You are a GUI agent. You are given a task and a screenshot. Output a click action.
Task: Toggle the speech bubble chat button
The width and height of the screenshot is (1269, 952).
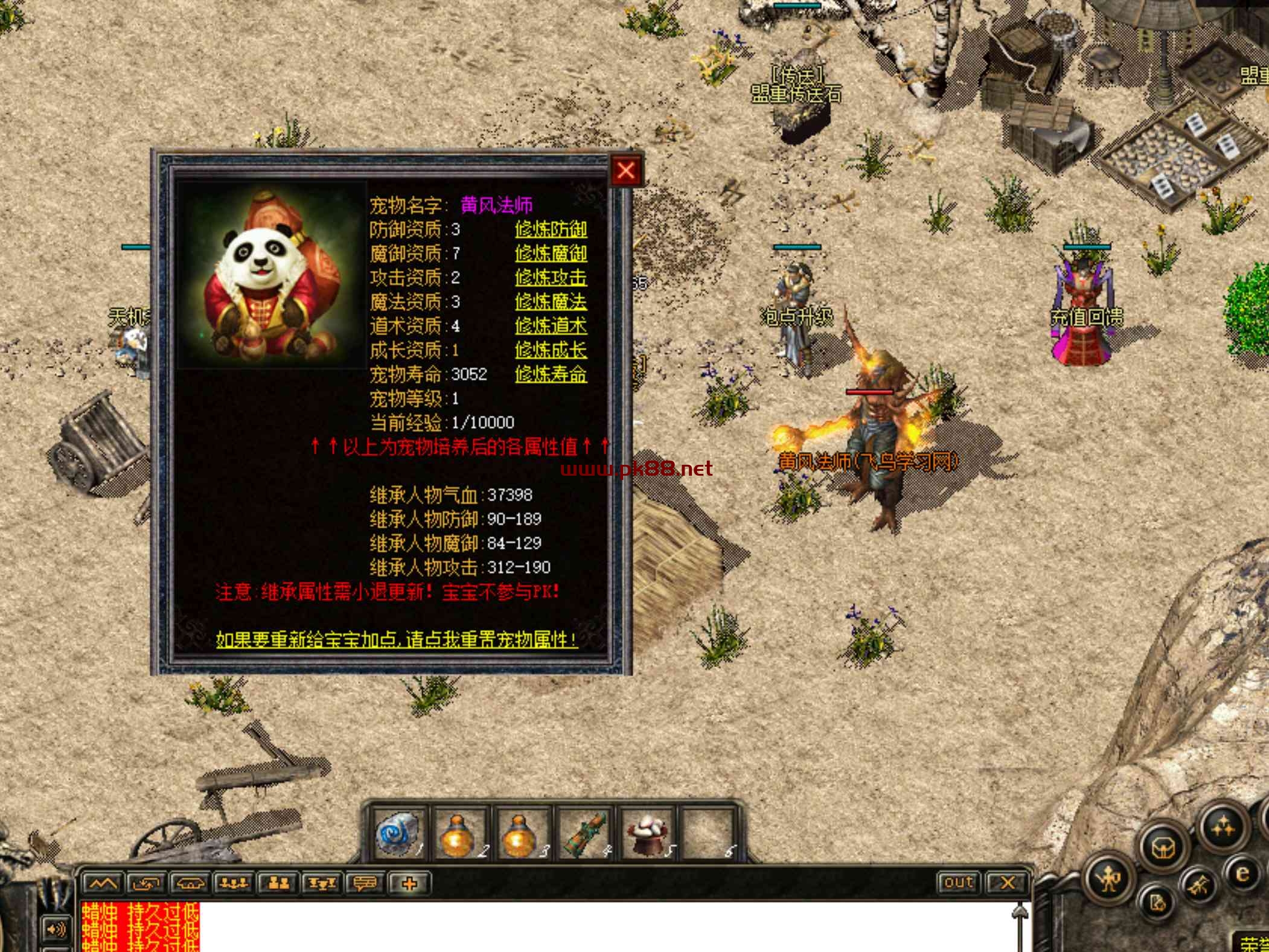[365, 884]
